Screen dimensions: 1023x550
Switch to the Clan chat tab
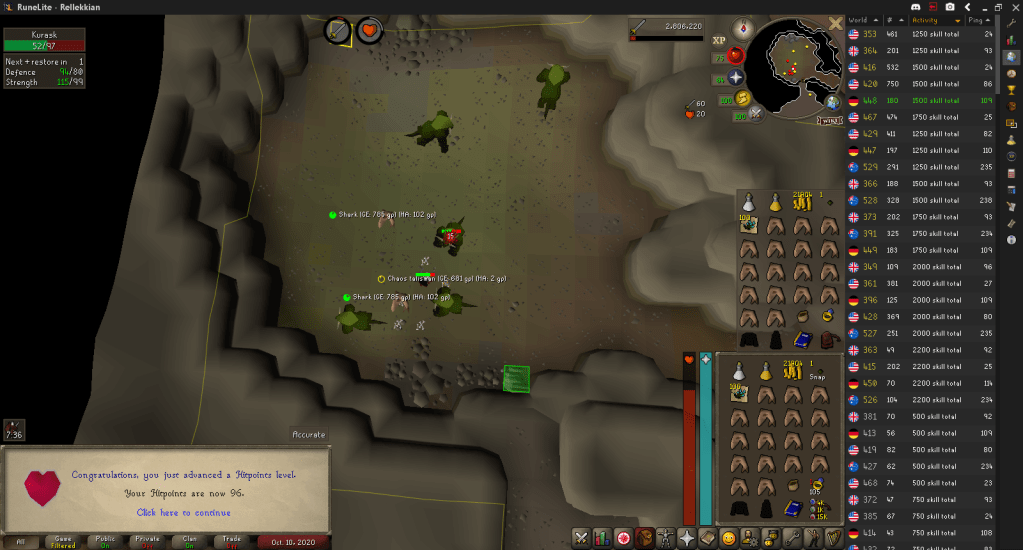click(x=190, y=542)
